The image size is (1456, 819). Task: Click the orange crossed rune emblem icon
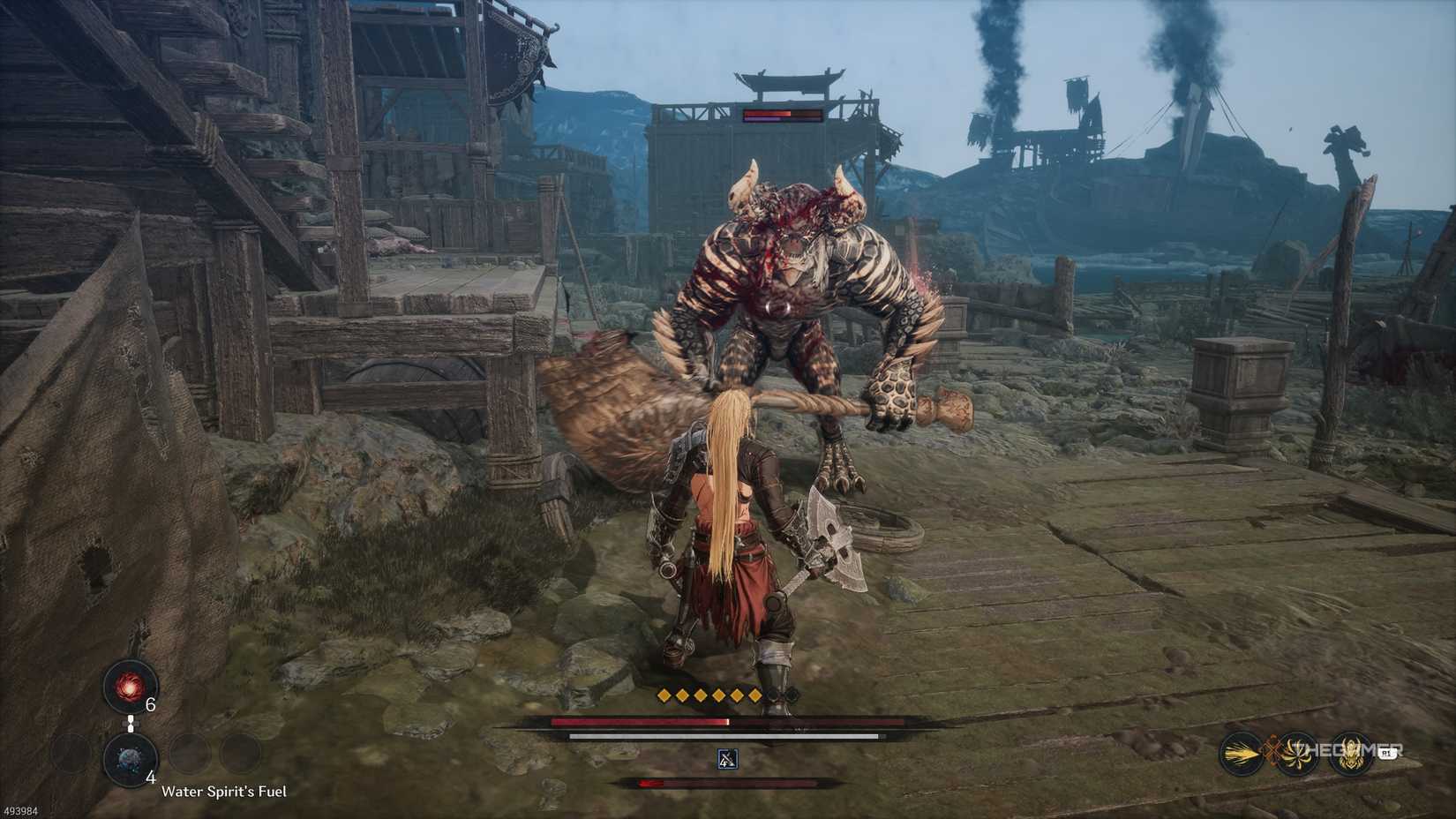(x=1272, y=749)
